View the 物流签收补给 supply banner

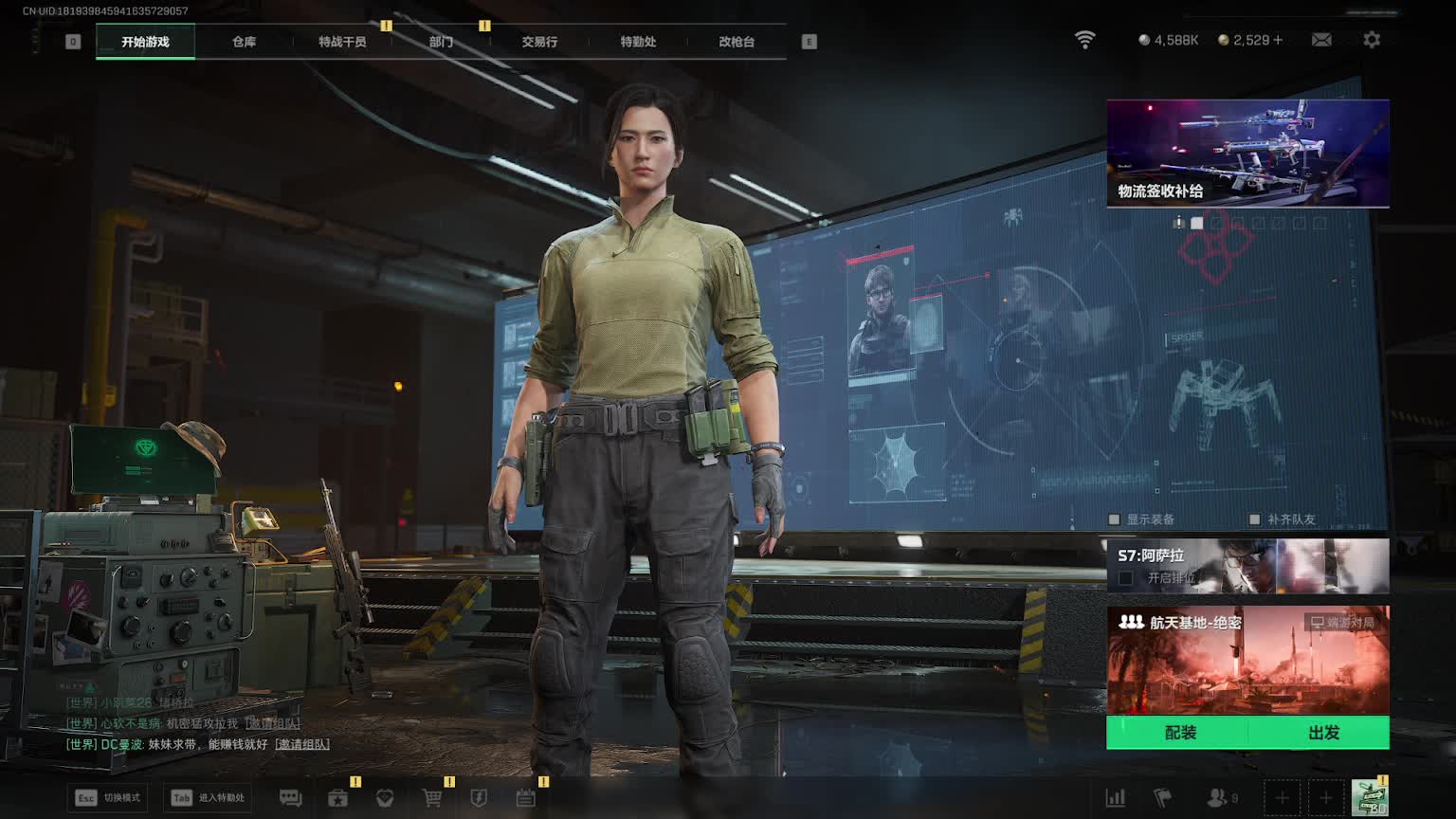pos(1247,153)
